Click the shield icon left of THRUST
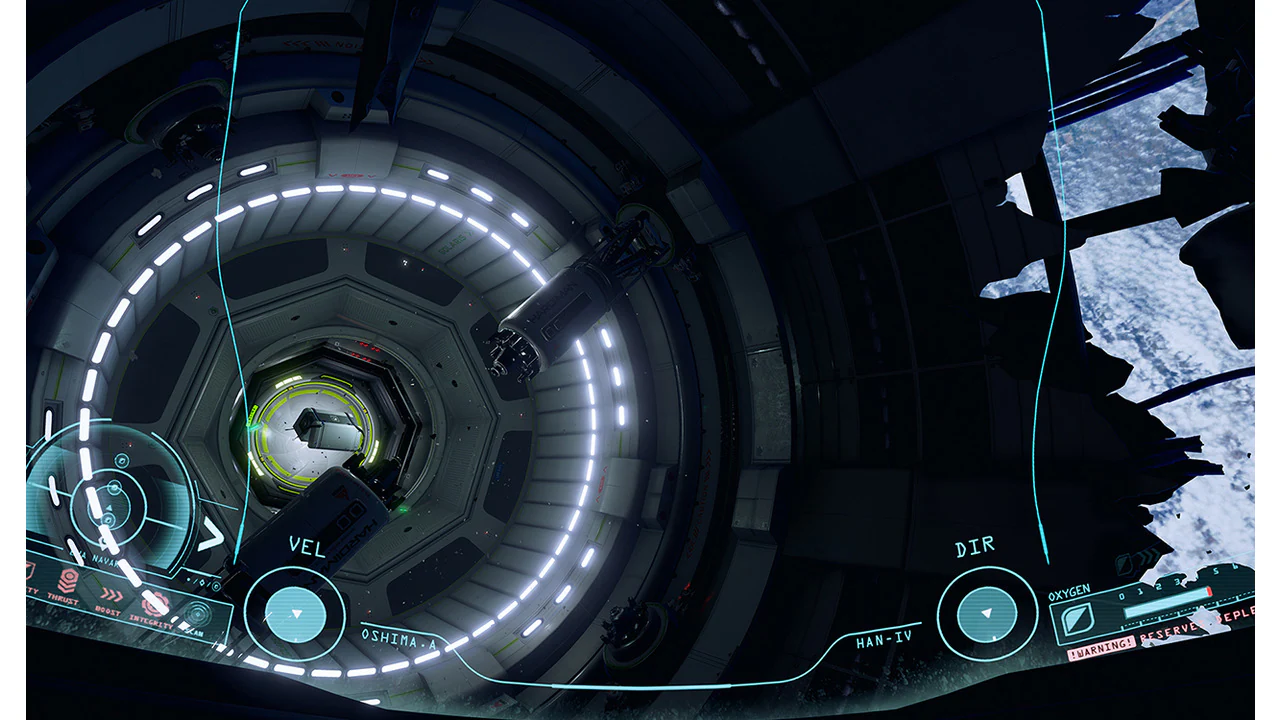 [31, 572]
